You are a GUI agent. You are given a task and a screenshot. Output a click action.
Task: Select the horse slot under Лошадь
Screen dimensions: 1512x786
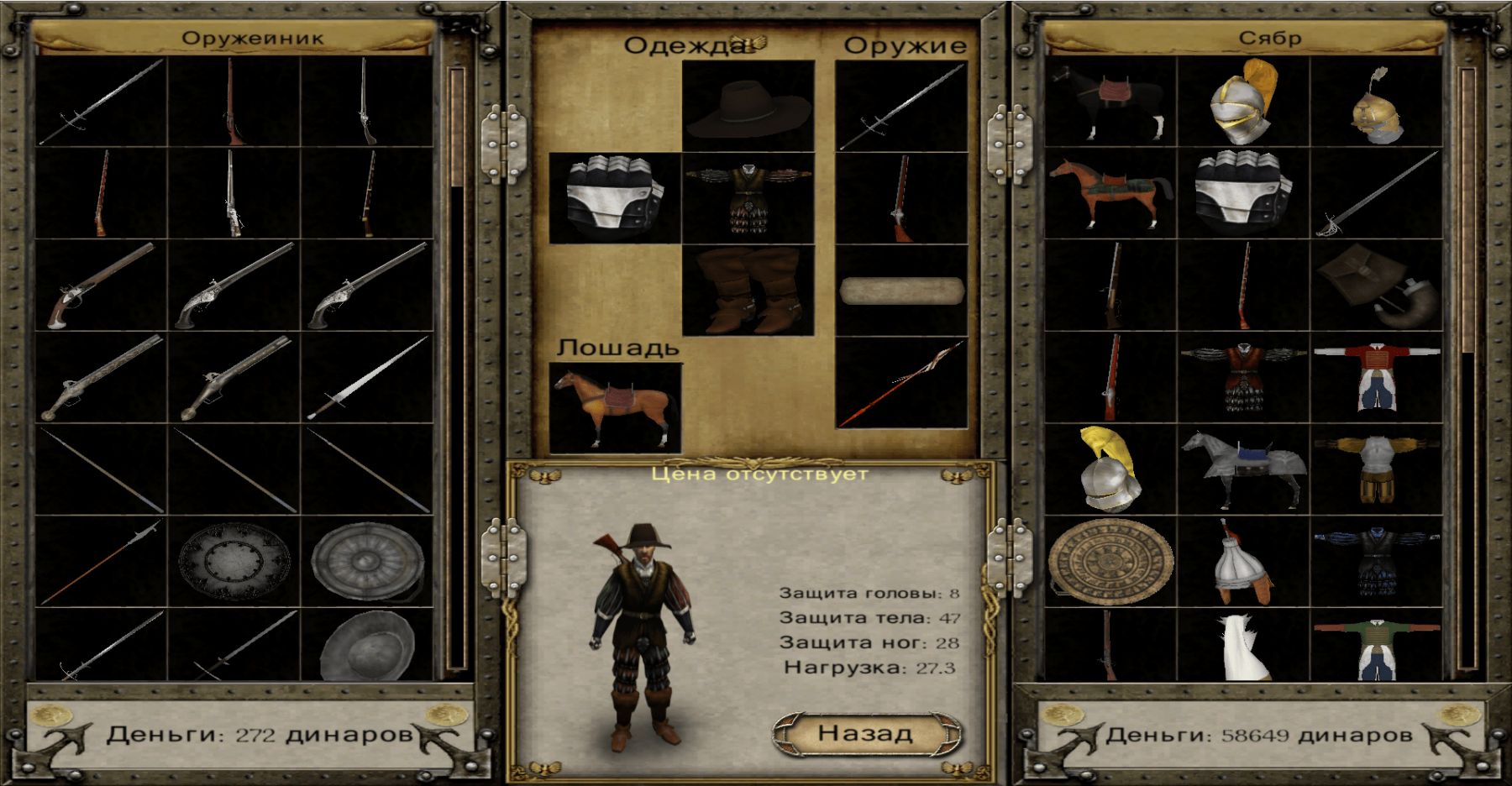click(x=615, y=408)
